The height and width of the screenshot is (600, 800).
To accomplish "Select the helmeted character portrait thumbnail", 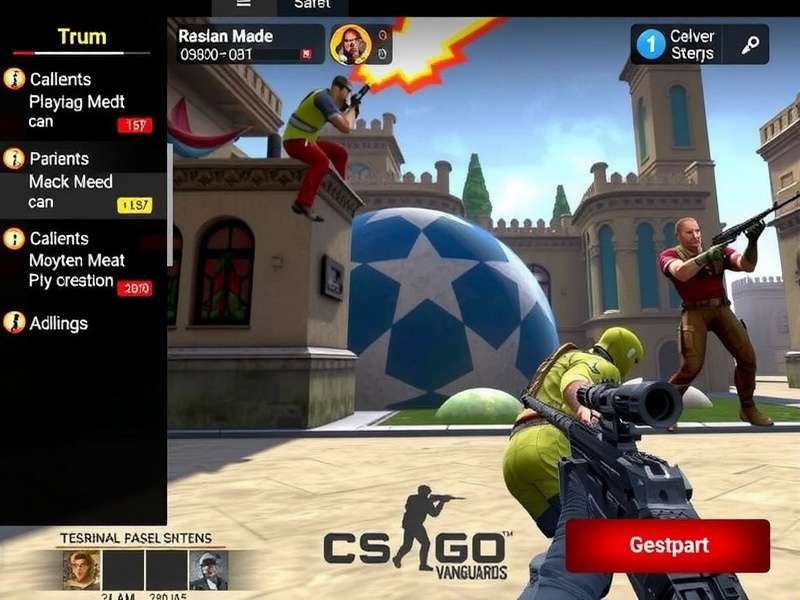I will [x=208, y=570].
